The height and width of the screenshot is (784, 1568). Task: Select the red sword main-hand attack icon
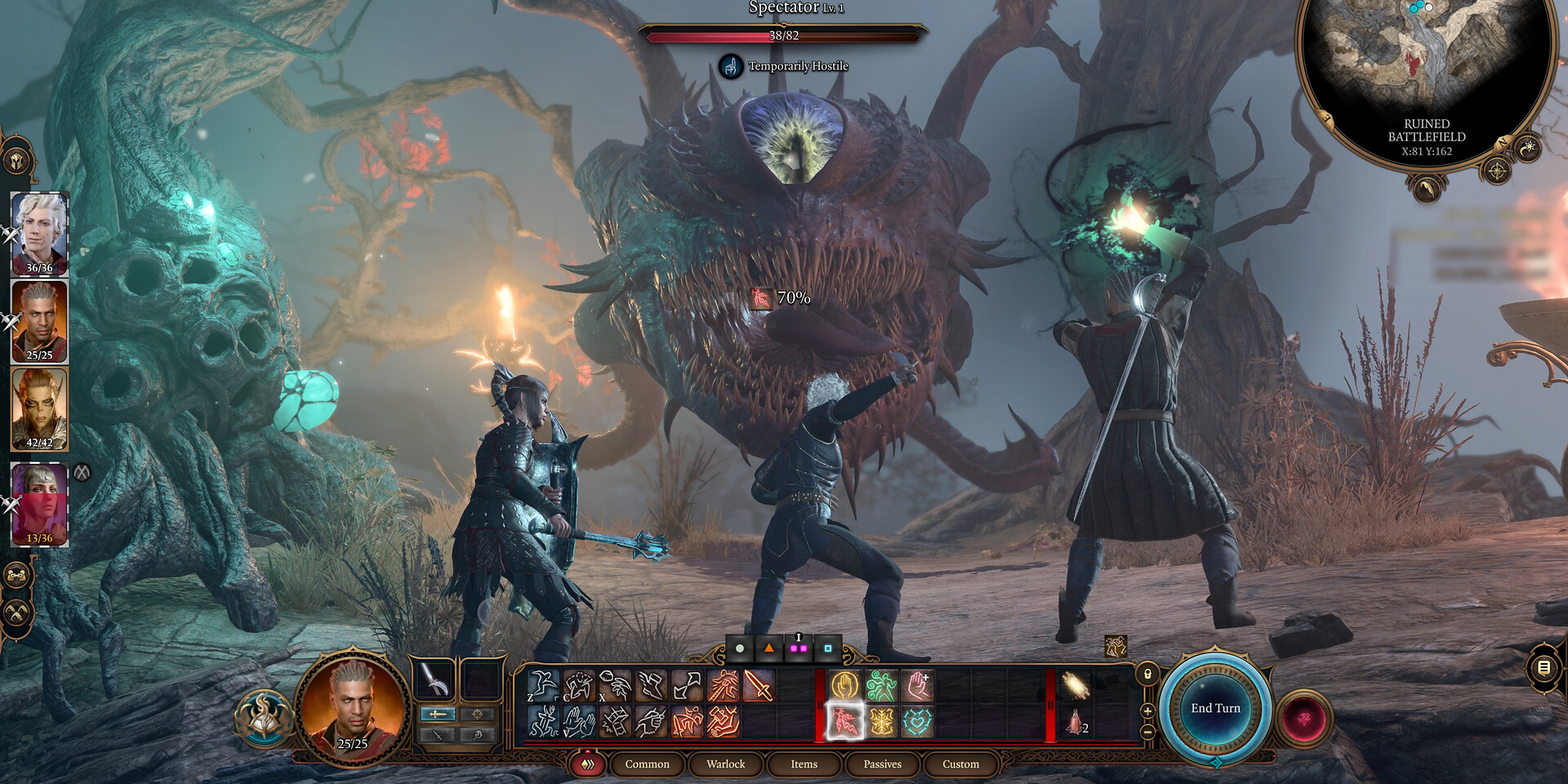pyautogui.click(x=759, y=686)
